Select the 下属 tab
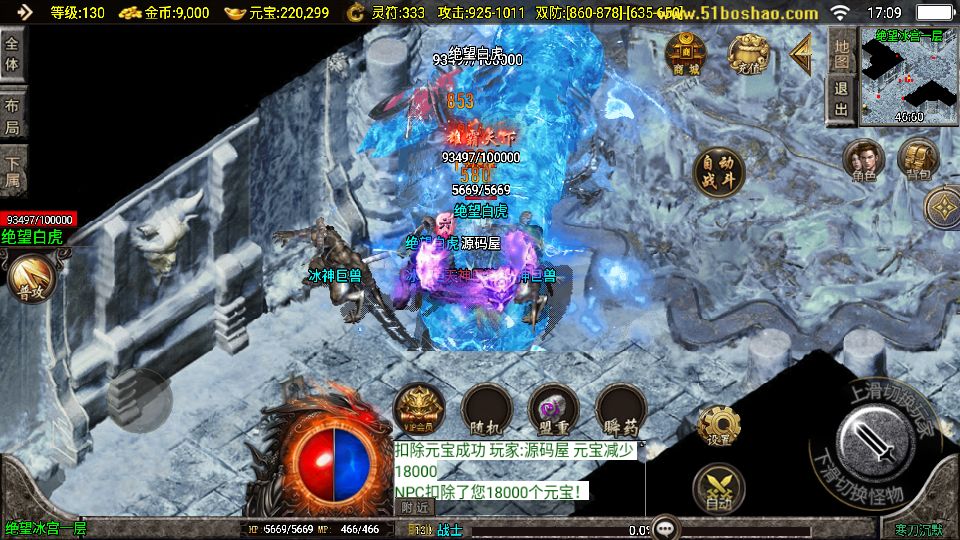 click(12, 174)
